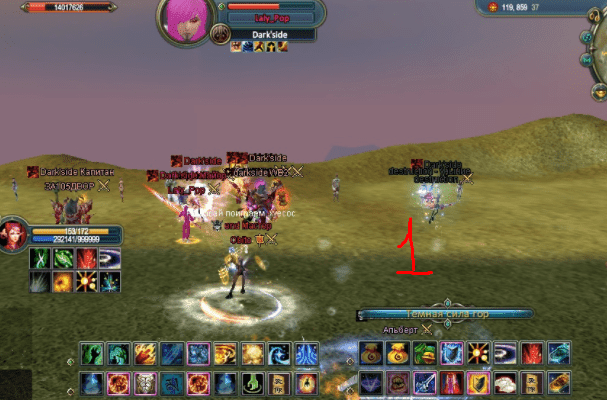Use the green frog pouch item
The image size is (607, 400).
coord(425,353)
